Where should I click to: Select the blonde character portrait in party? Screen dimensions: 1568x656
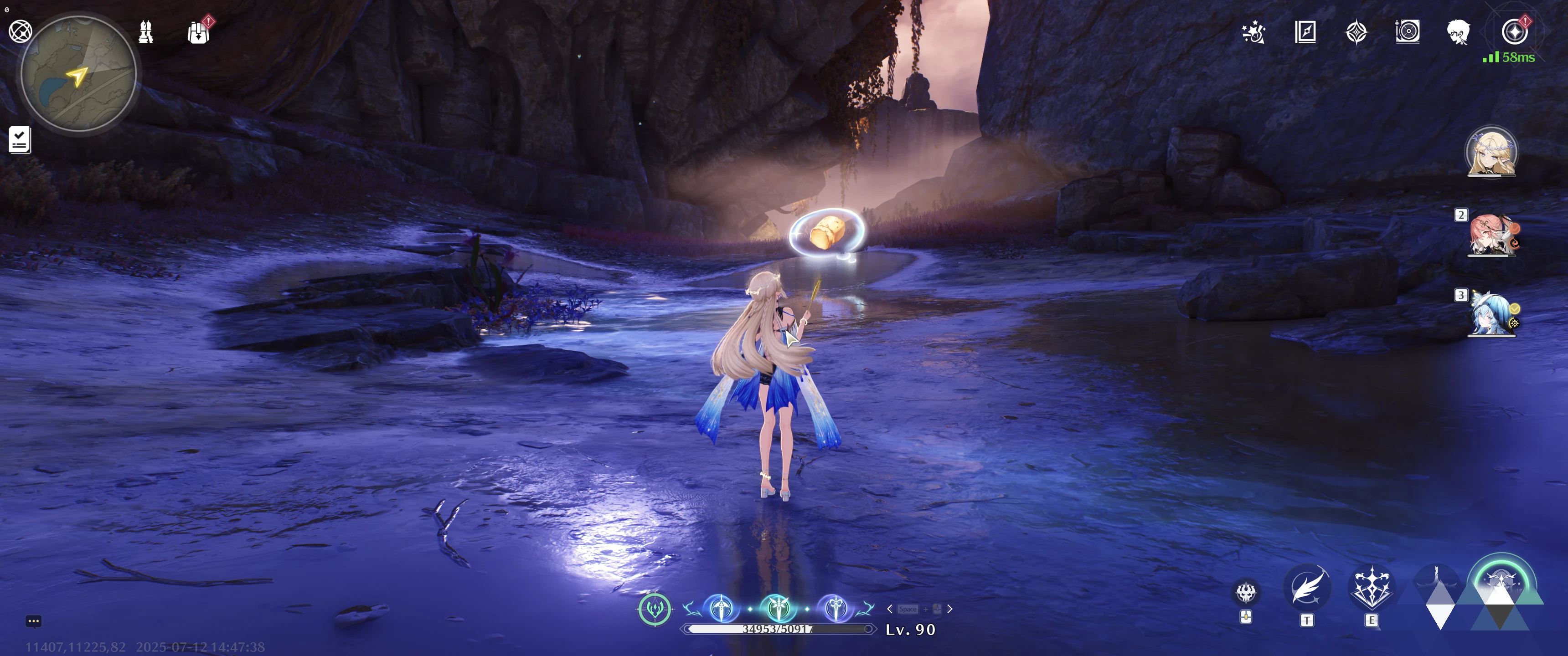(x=1491, y=152)
